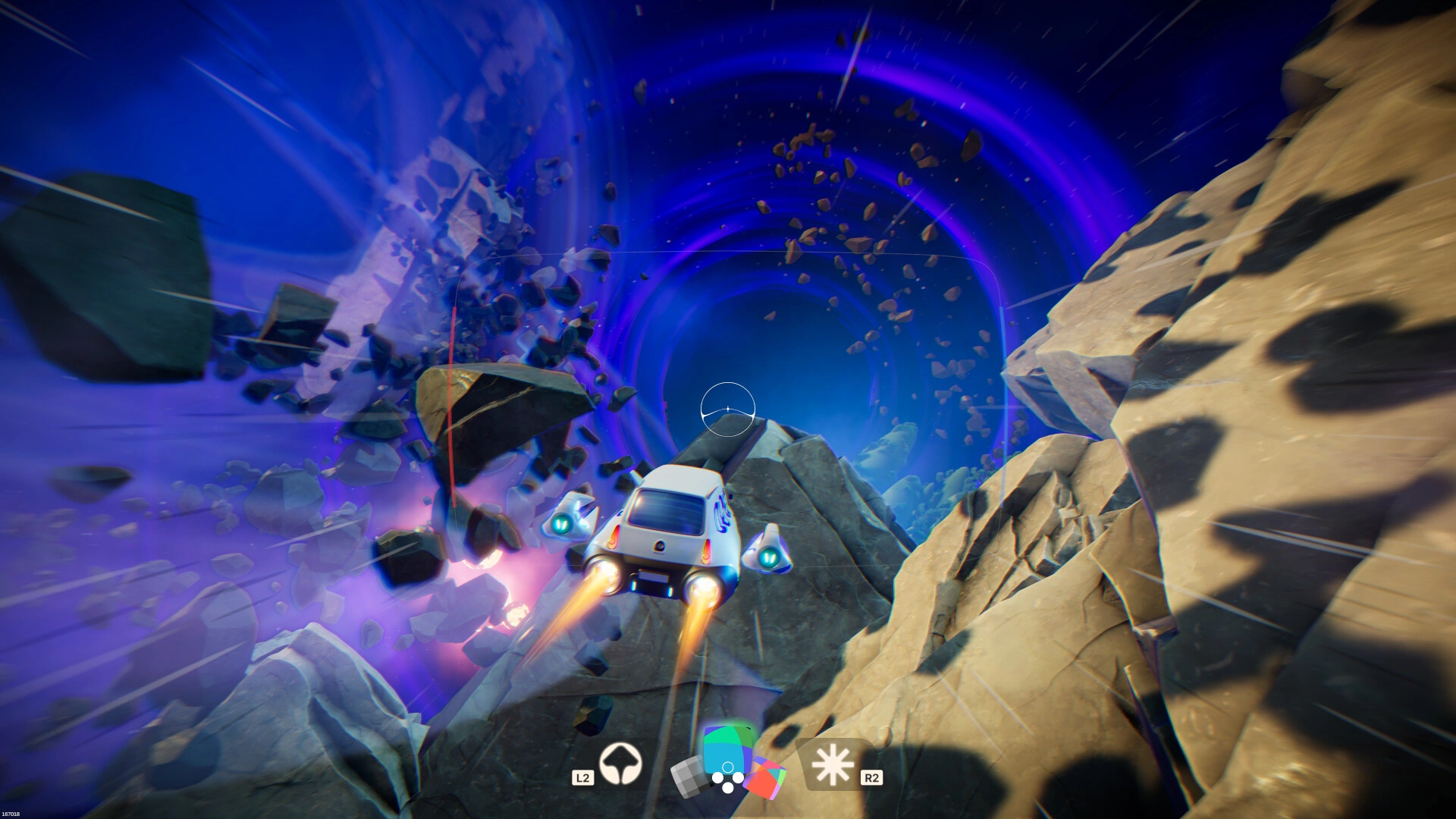Viewport: 1456px width, 819px height.
Task: Click the small ring on the blue cube
Action: [x=727, y=767]
